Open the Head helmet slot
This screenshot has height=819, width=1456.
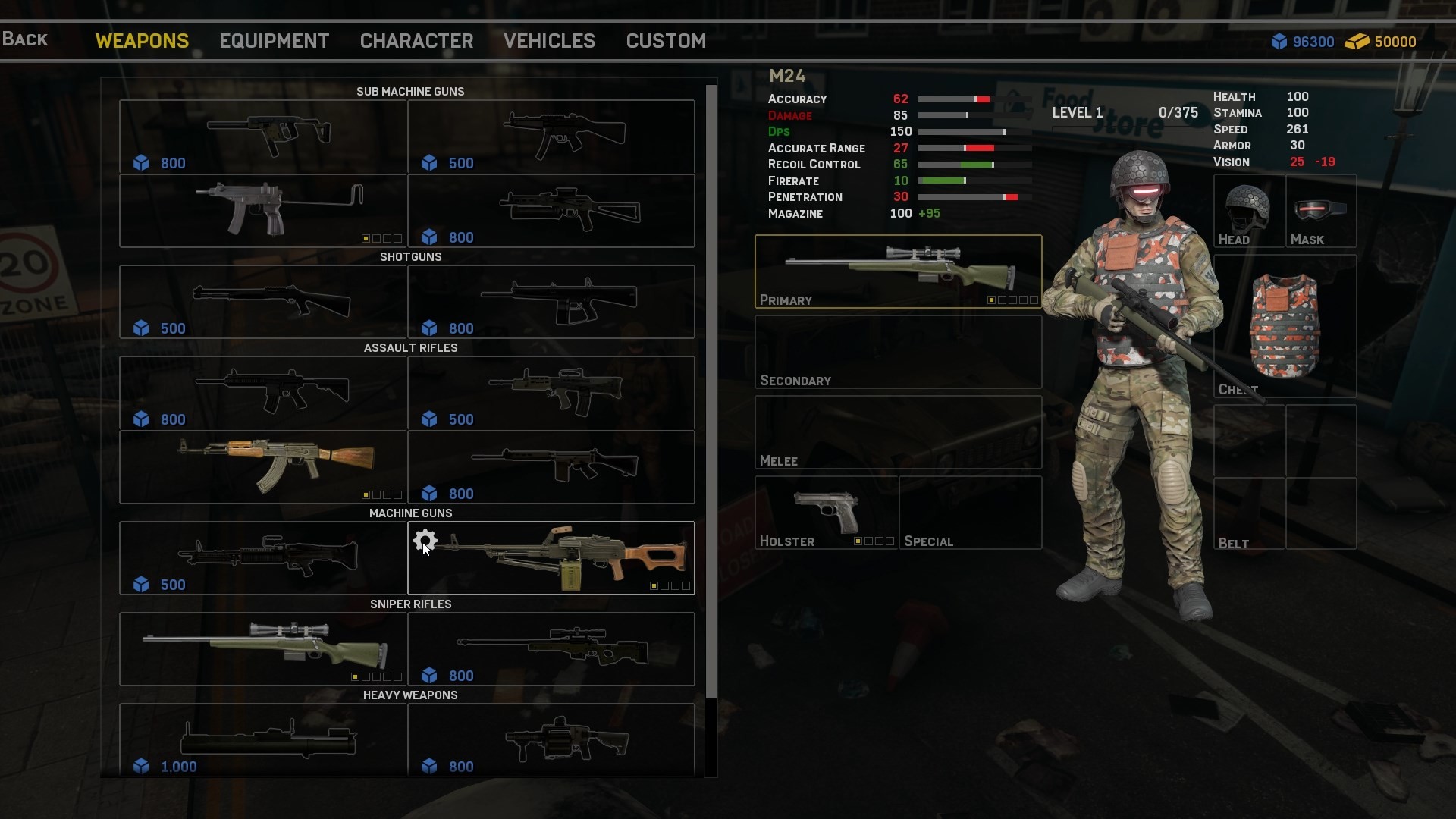1248,211
